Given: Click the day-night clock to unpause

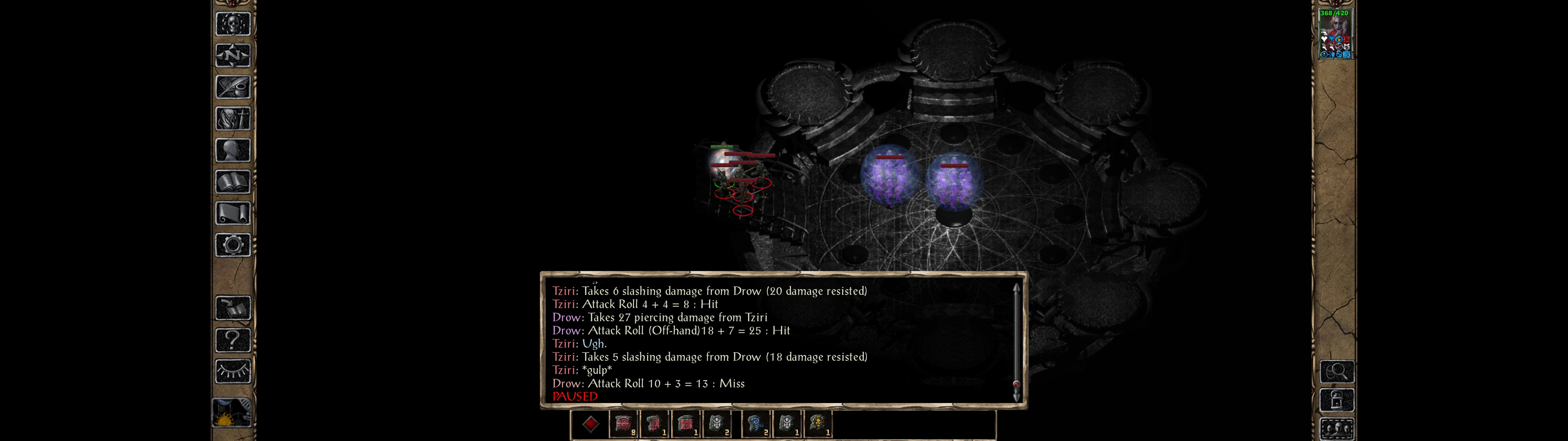Looking at the screenshot, I should pyautogui.click(x=232, y=413).
